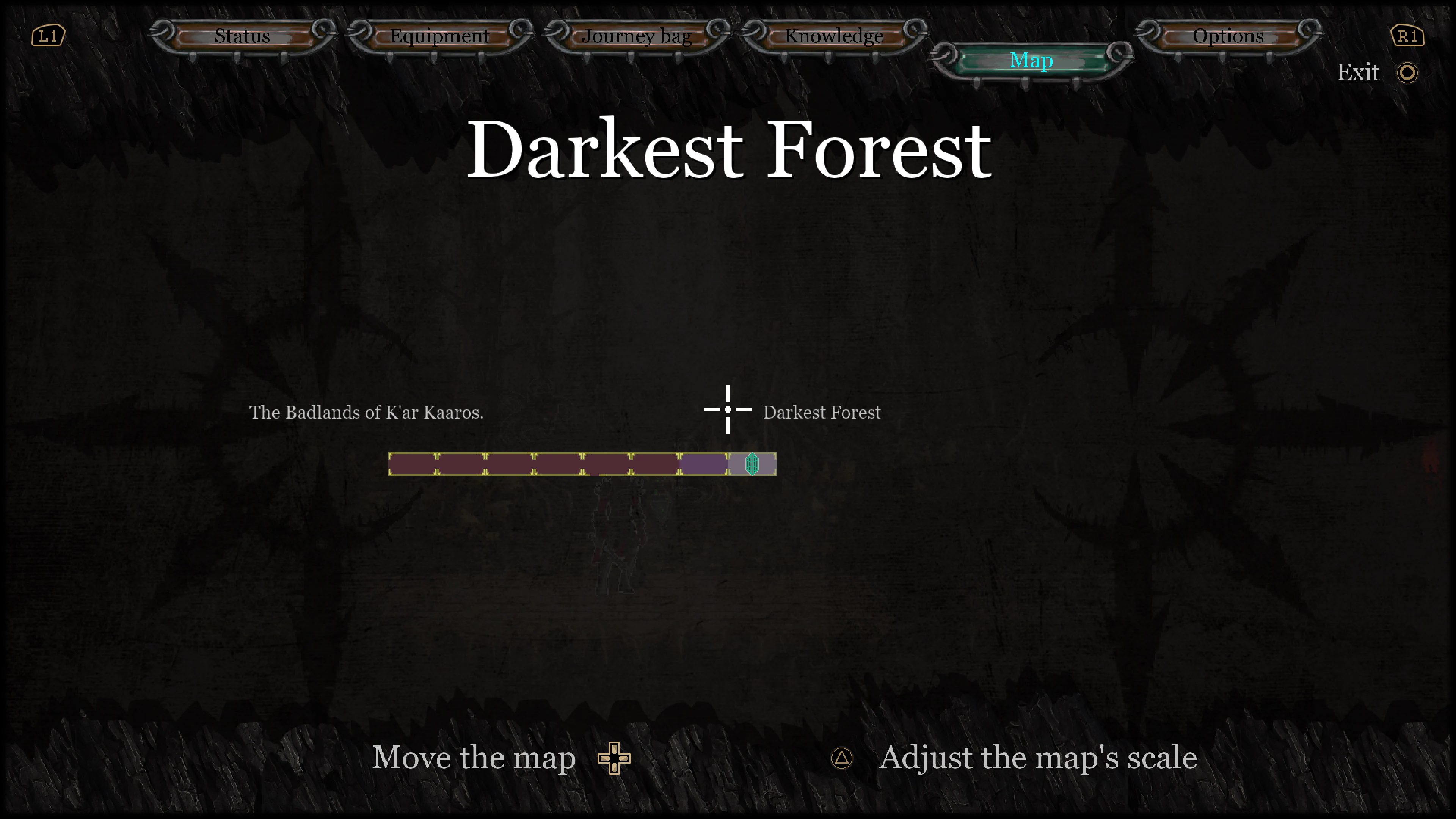This screenshot has height=819, width=1456.
Task: Switch to the Journey bag tab
Action: 637,36
